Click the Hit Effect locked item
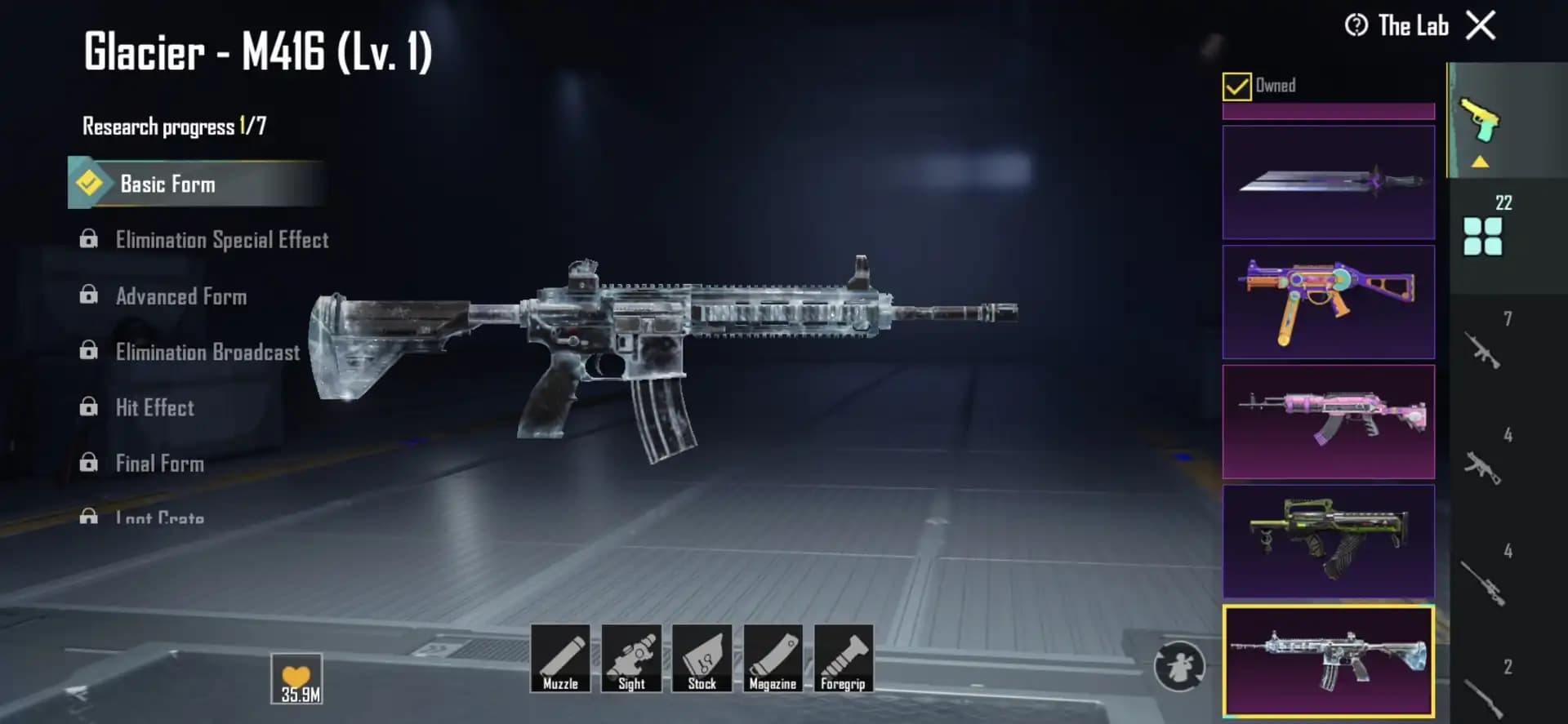 155,407
